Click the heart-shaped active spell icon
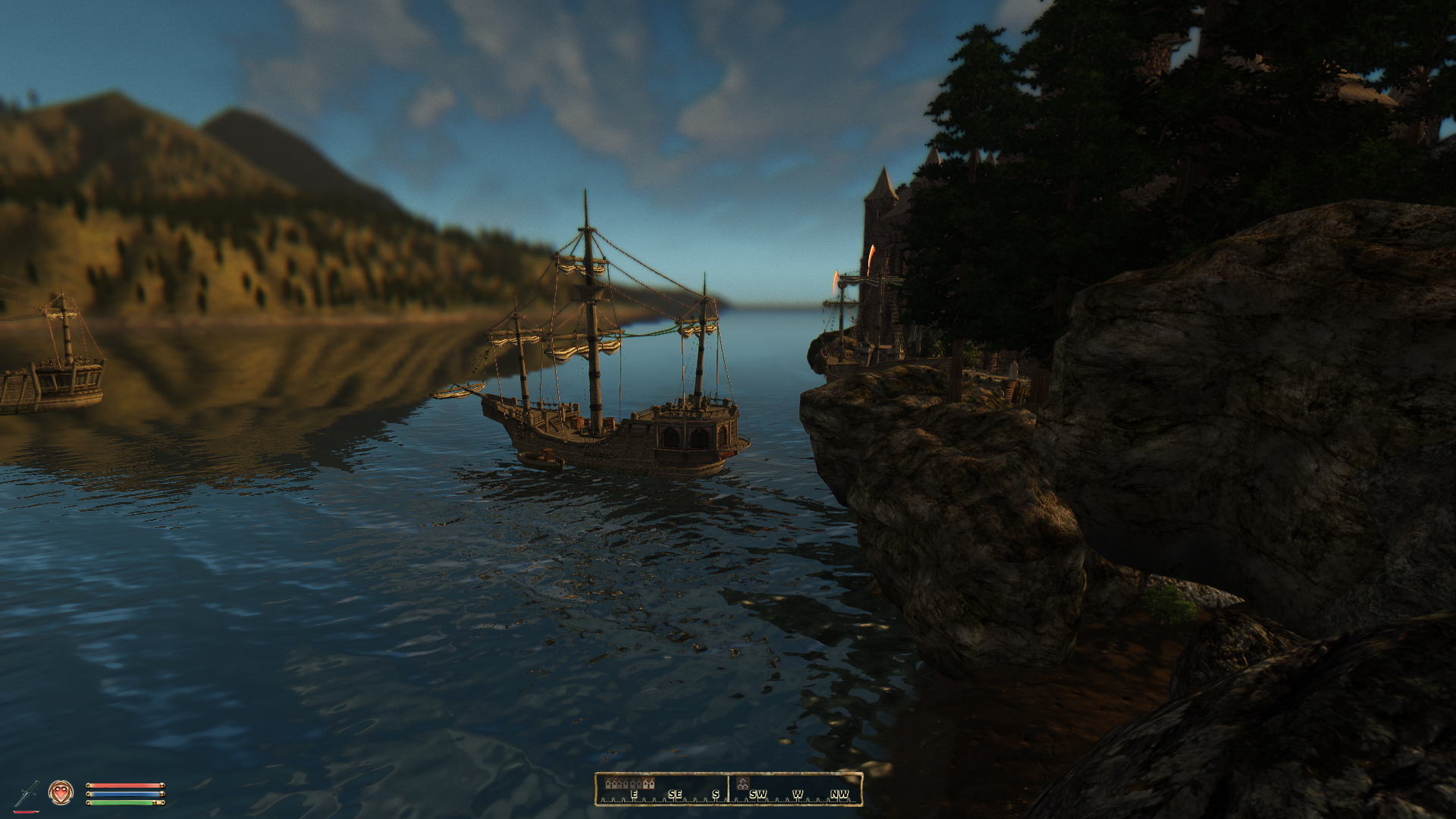This screenshot has height=819, width=1456. pos(61,792)
